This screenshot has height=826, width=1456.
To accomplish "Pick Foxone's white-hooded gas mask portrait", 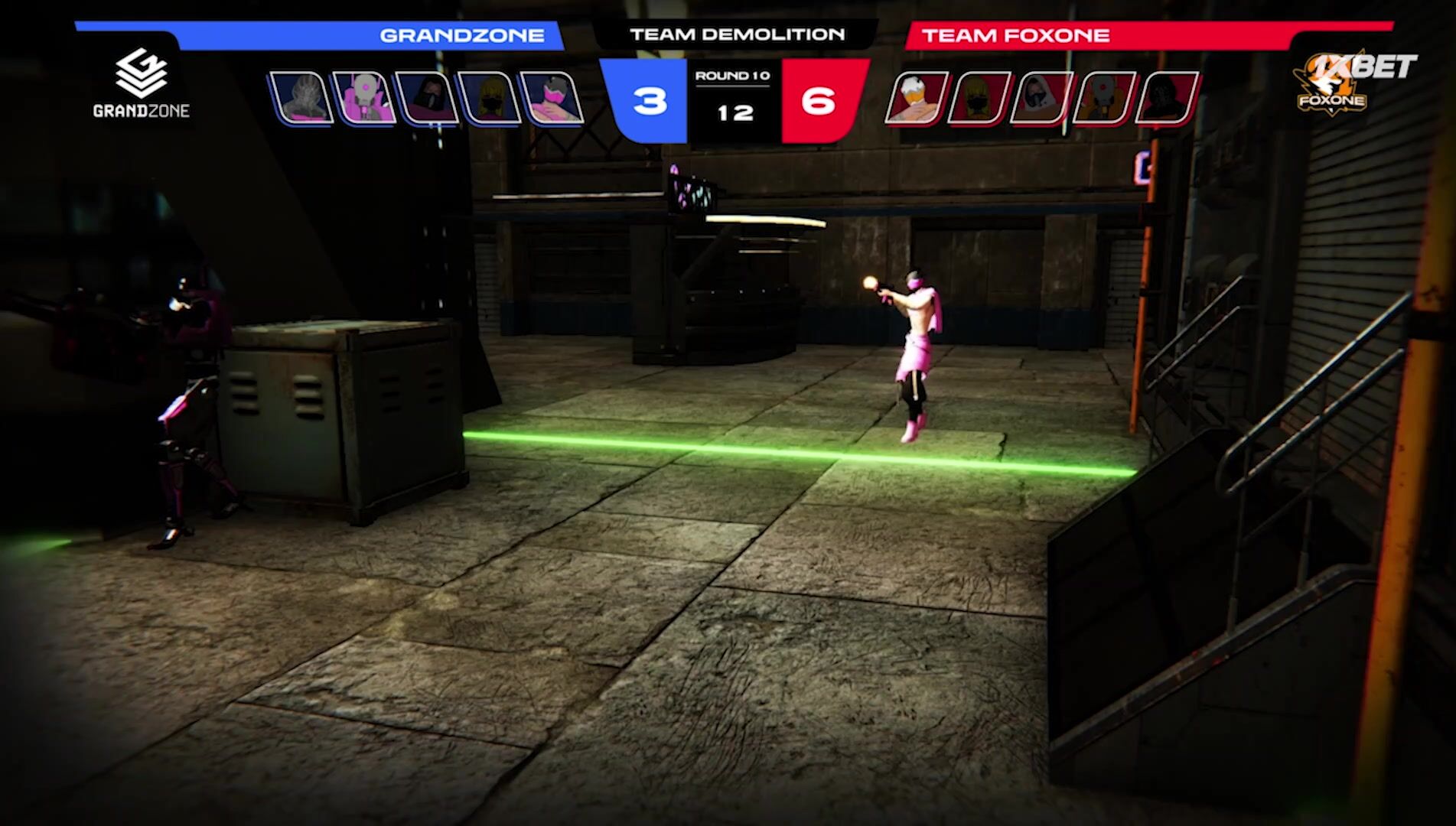I will click(x=1042, y=98).
